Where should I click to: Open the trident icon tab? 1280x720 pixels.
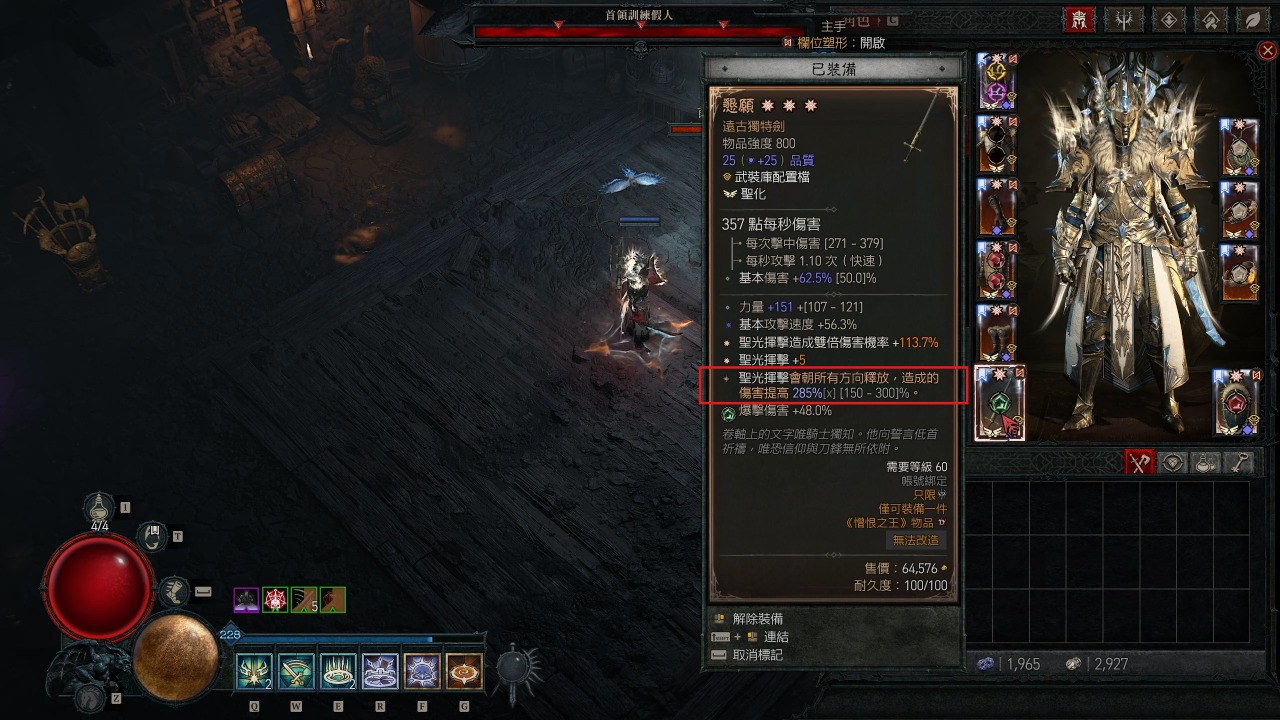[x=1122, y=19]
